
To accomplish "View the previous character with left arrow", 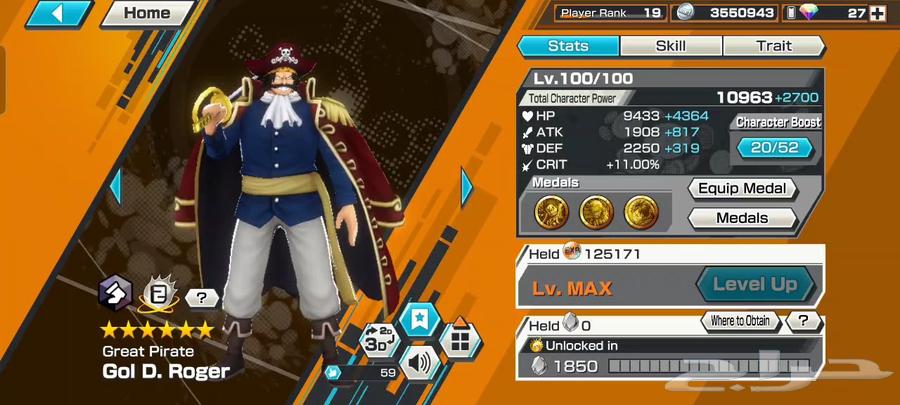I will pos(115,186).
